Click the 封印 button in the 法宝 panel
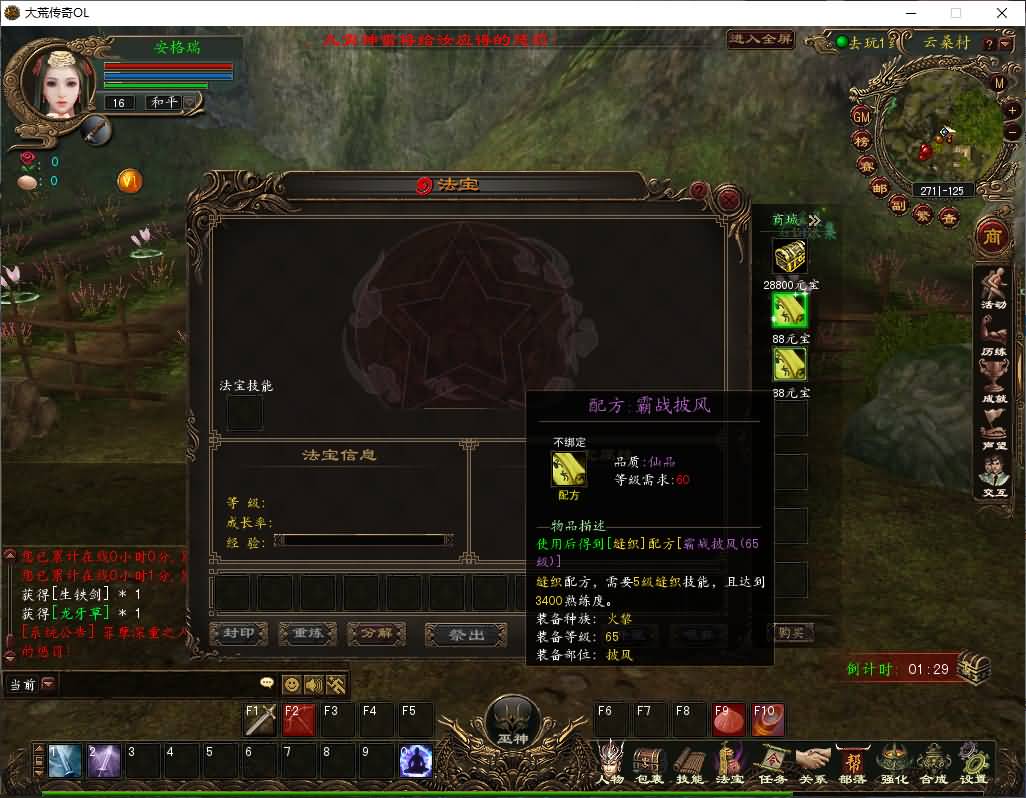 tap(238, 634)
